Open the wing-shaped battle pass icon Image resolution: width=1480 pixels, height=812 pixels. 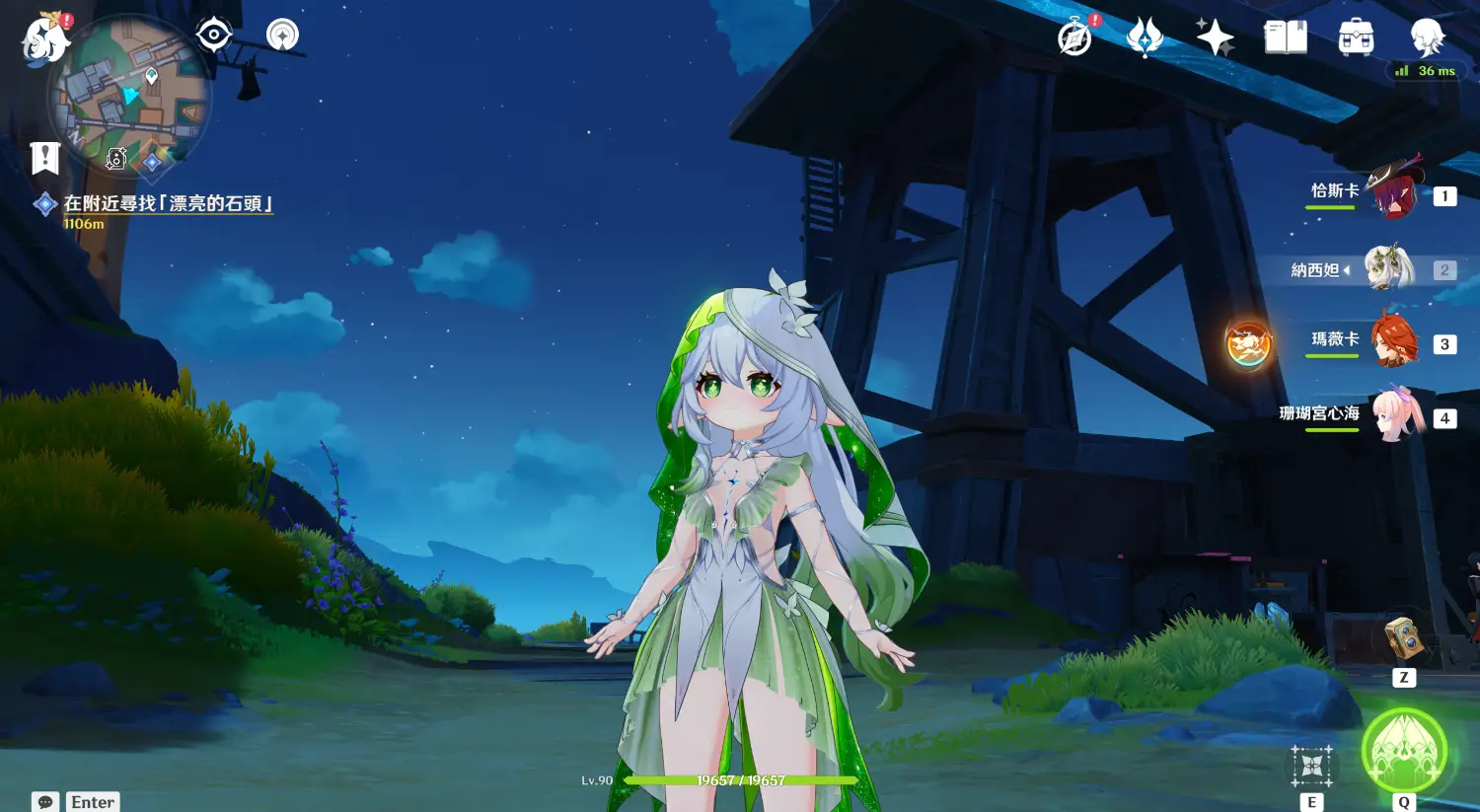coord(1145,37)
